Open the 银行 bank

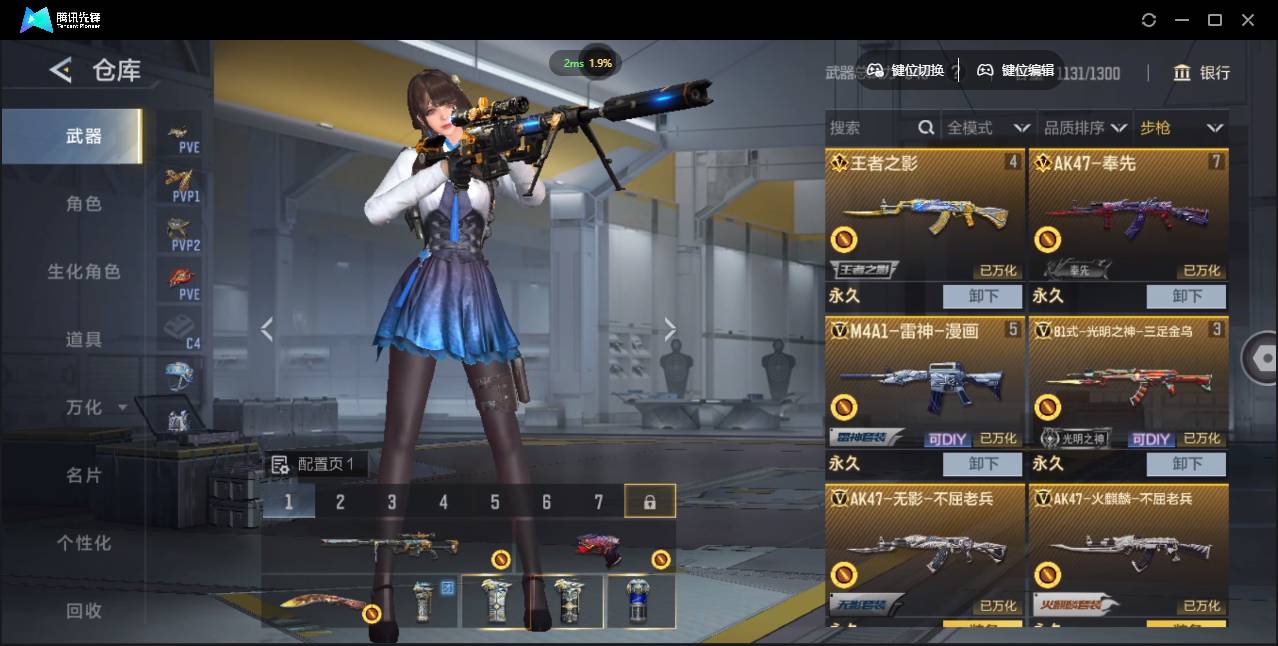tap(1202, 73)
